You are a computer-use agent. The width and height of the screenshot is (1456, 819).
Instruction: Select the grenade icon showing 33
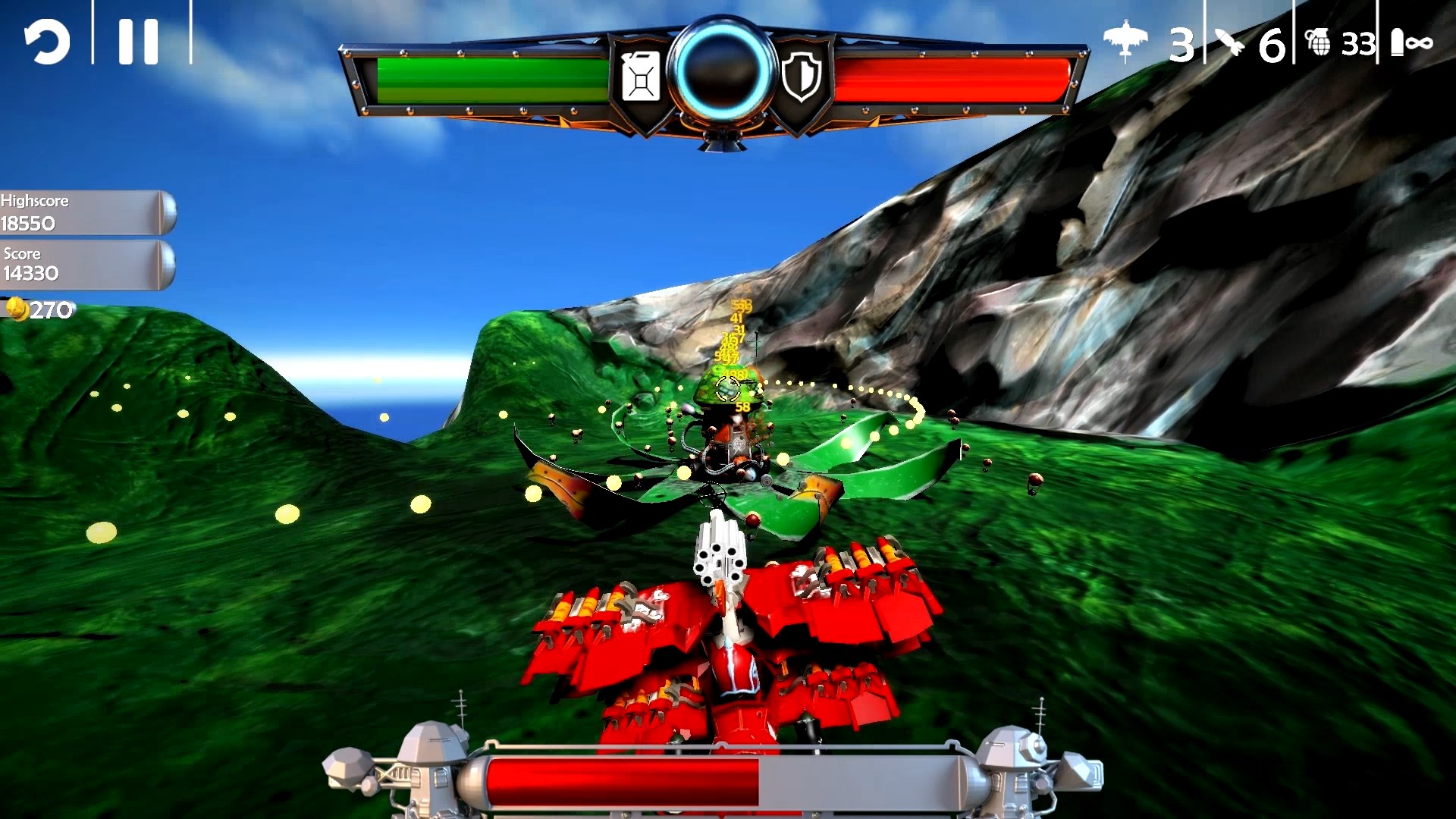coord(1319,43)
